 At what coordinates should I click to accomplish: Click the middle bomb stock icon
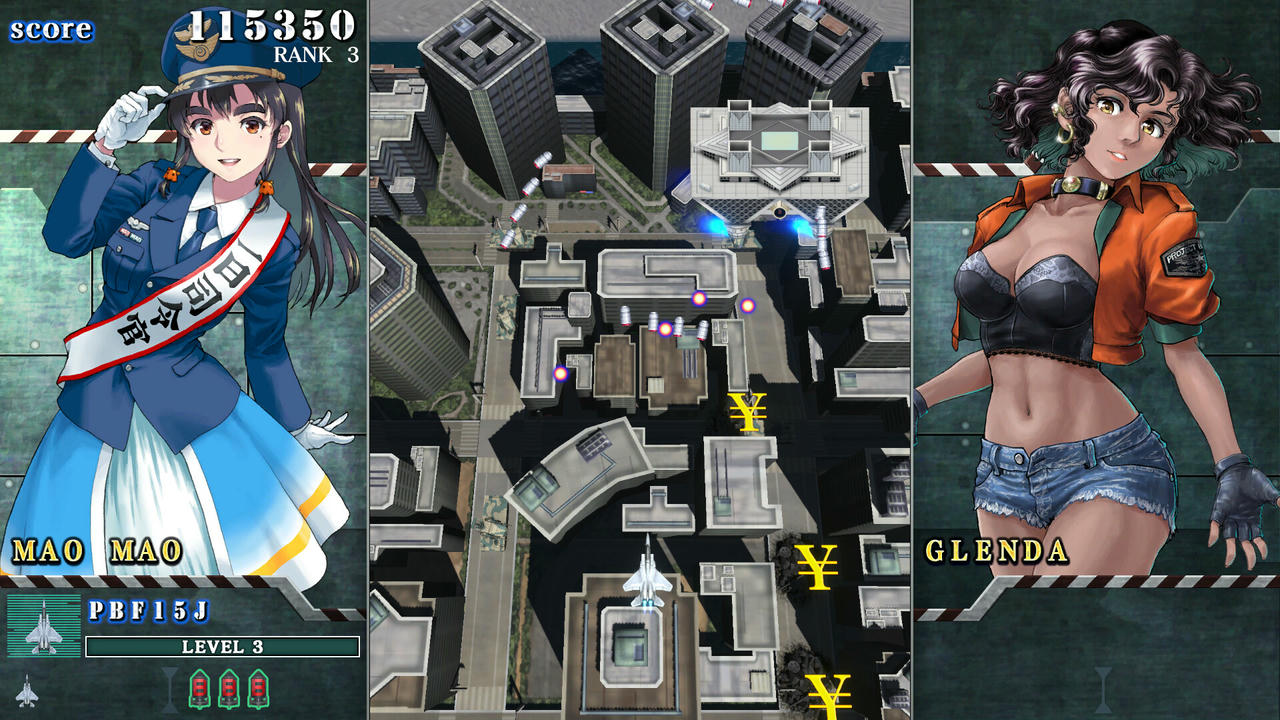click(x=230, y=687)
